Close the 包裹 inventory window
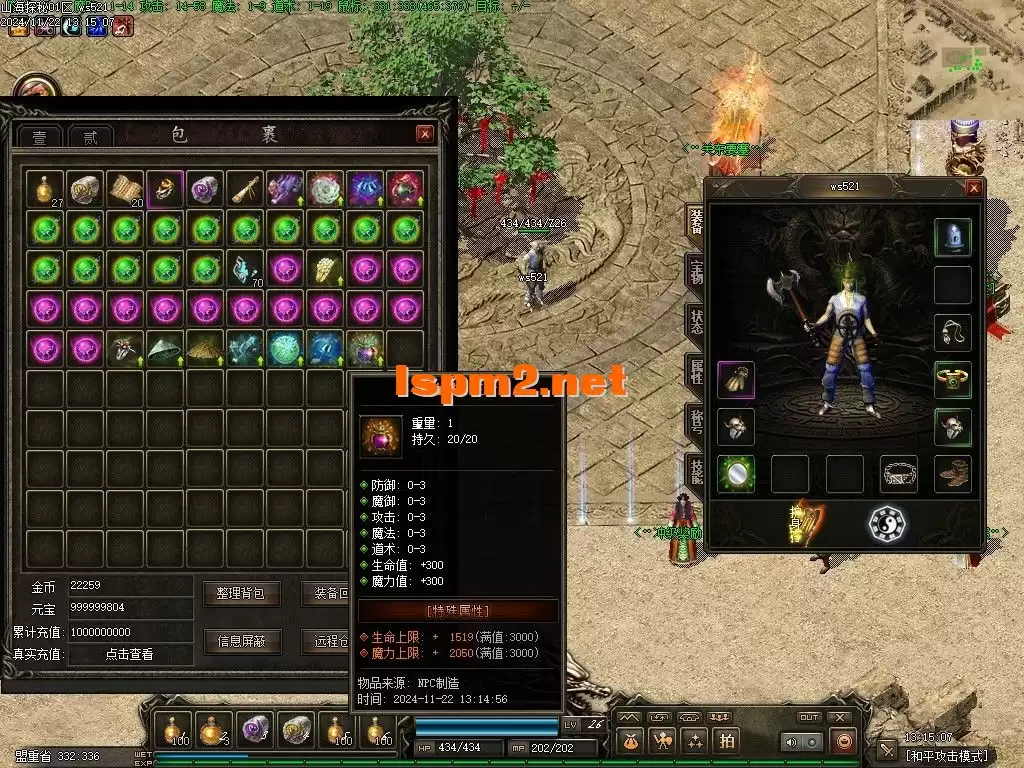 tap(425, 134)
